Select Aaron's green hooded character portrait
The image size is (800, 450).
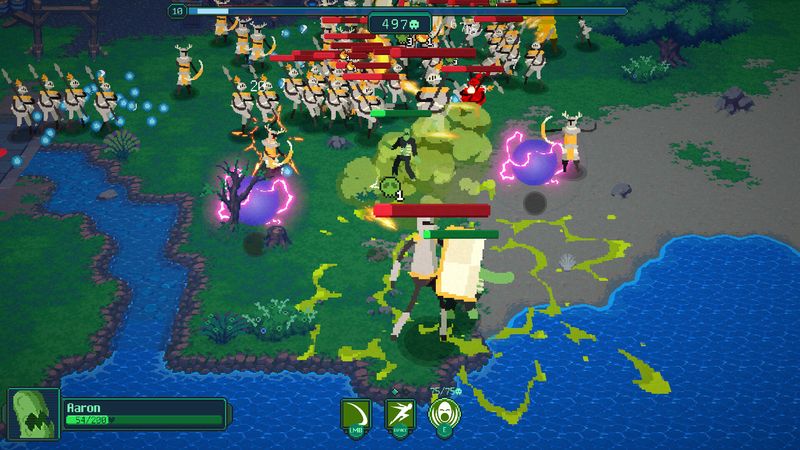coord(32,414)
